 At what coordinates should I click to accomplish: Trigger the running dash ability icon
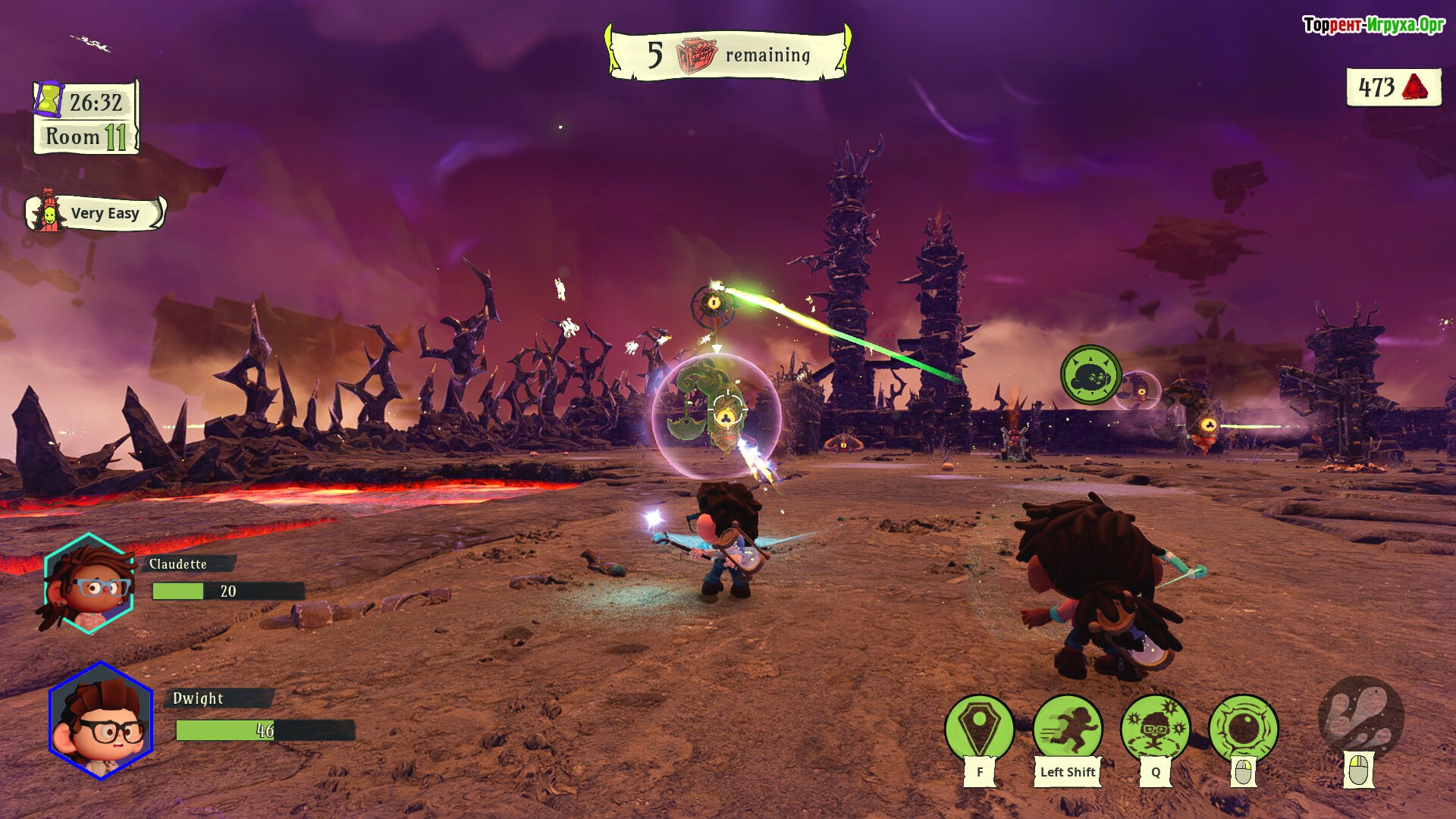[x=1067, y=726]
